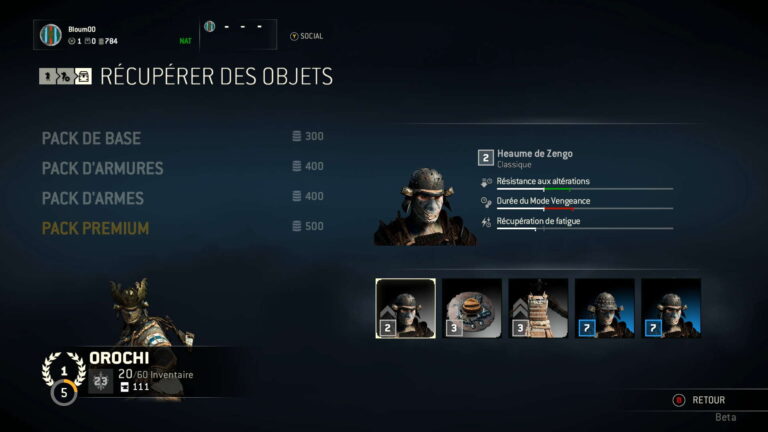
Task: Click the empty group slot panel
Action: click(x=240, y=33)
